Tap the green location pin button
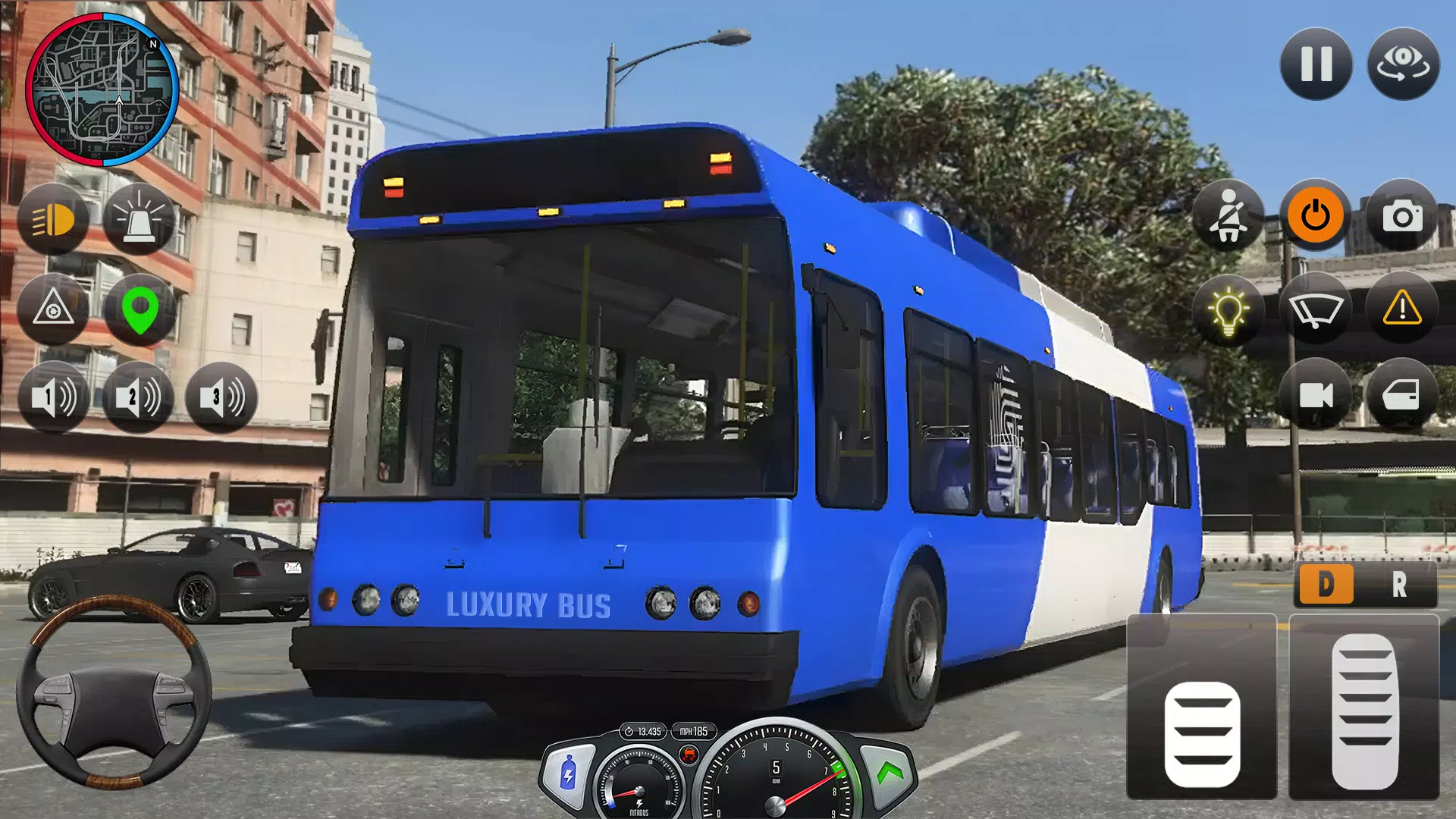Image resolution: width=1456 pixels, height=819 pixels. tap(140, 309)
